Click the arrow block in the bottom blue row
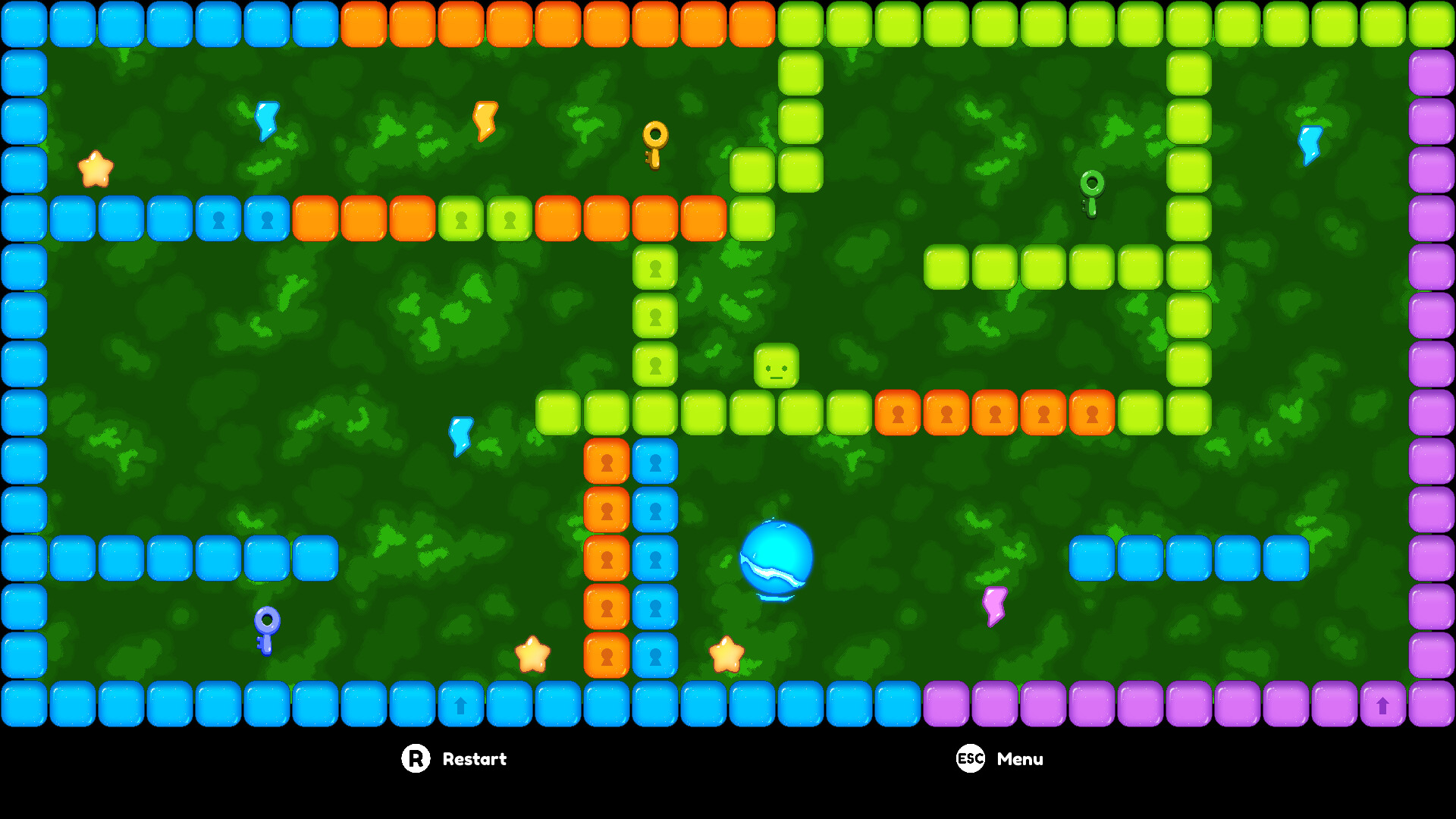This screenshot has height=819, width=1456. coord(460,704)
